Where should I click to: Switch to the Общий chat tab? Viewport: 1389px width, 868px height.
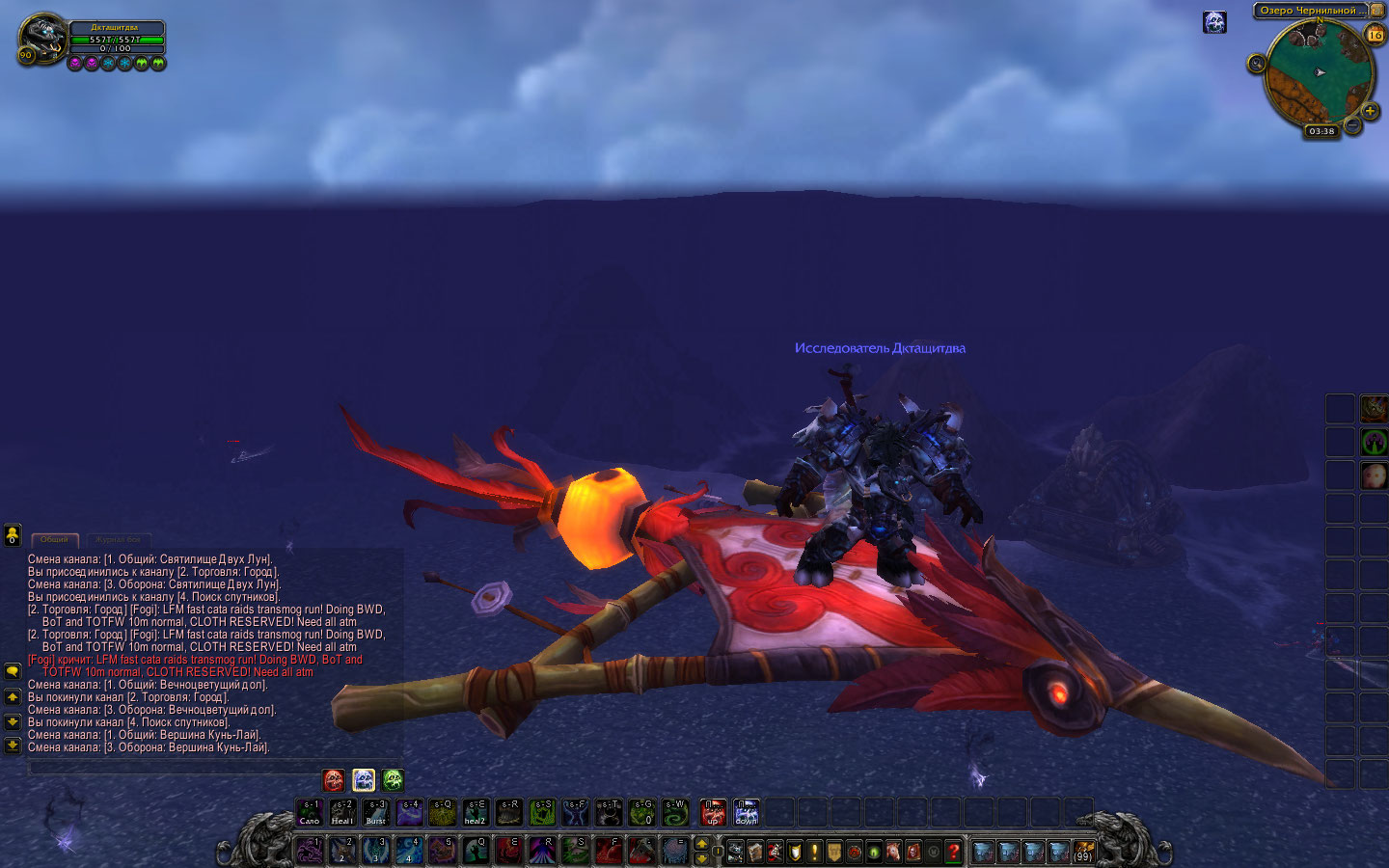pos(54,540)
